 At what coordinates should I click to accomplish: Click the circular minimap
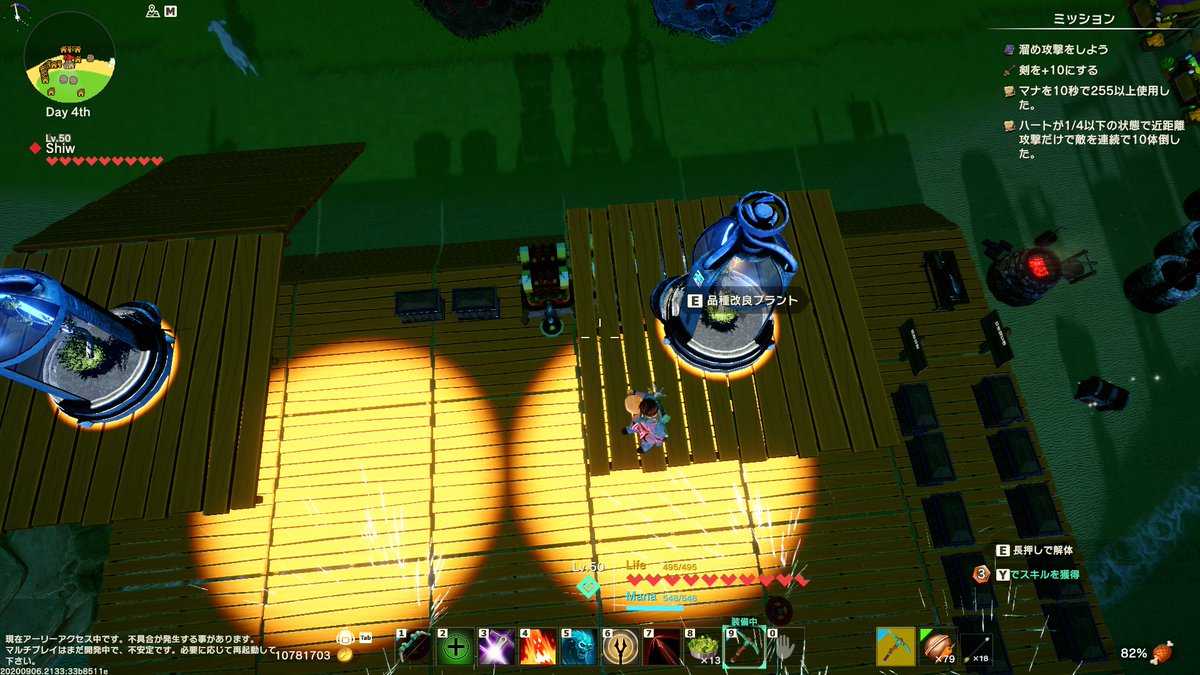69,56
